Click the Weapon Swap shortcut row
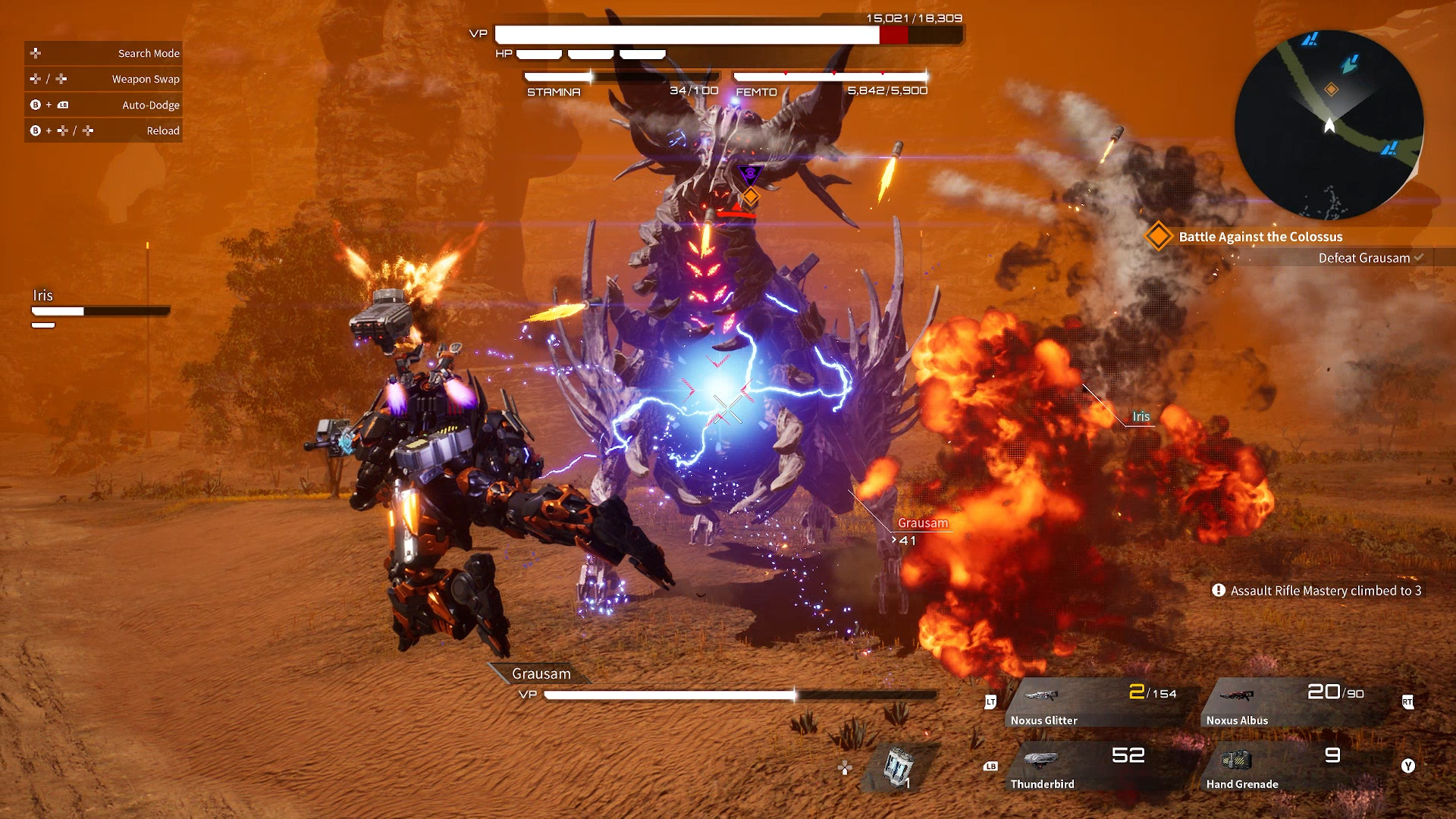The width and height of the screenshot is (1456, 819). point(104,79)
